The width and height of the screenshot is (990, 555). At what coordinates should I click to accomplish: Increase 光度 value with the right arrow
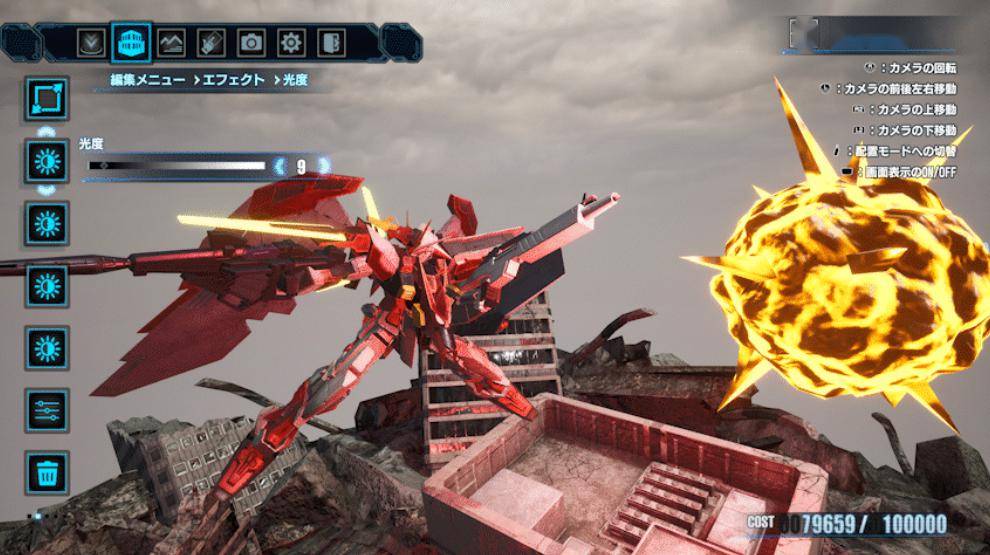click(322, 166)
